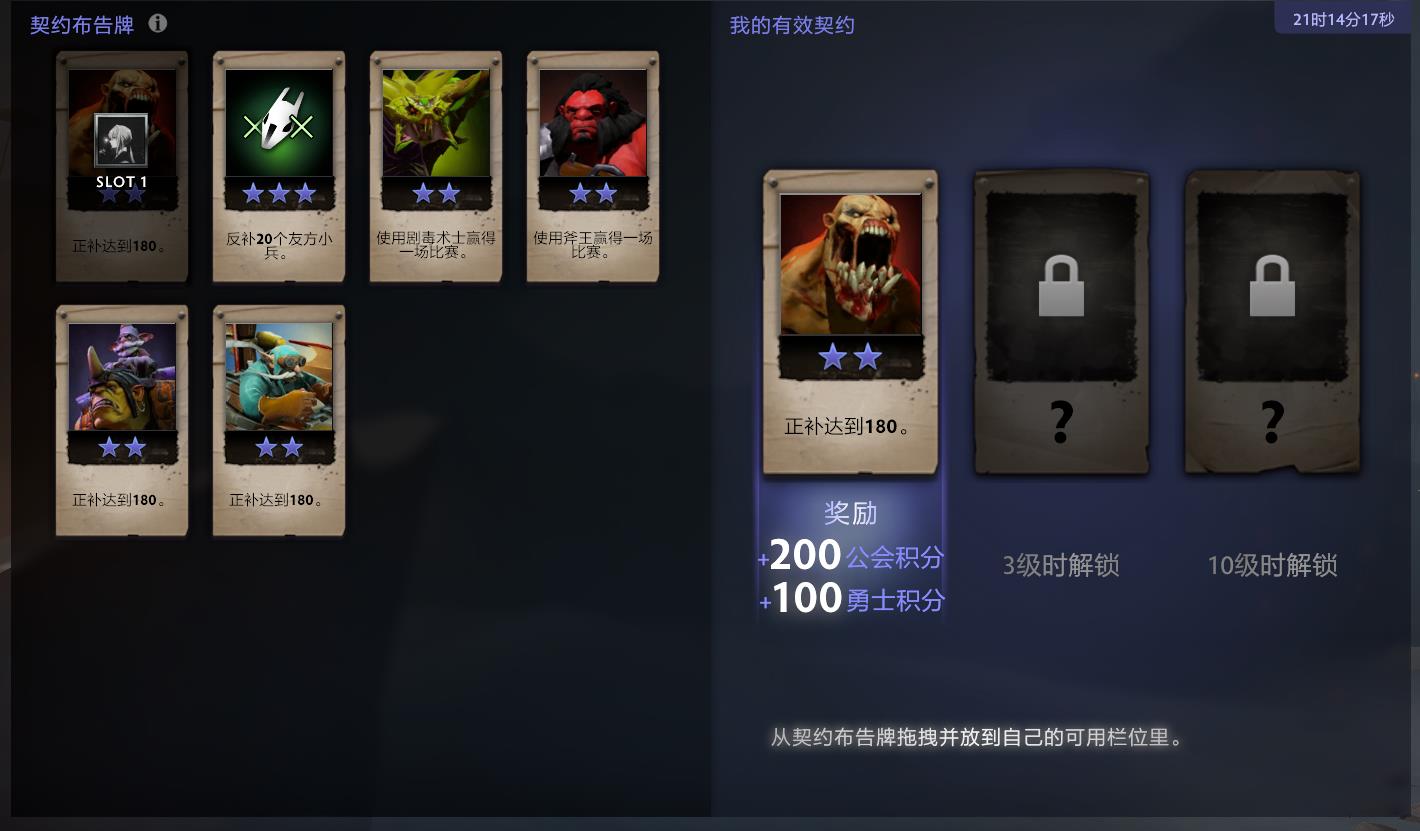
Task: Click the two-star rating on the active contract
Action: [849, 356]
